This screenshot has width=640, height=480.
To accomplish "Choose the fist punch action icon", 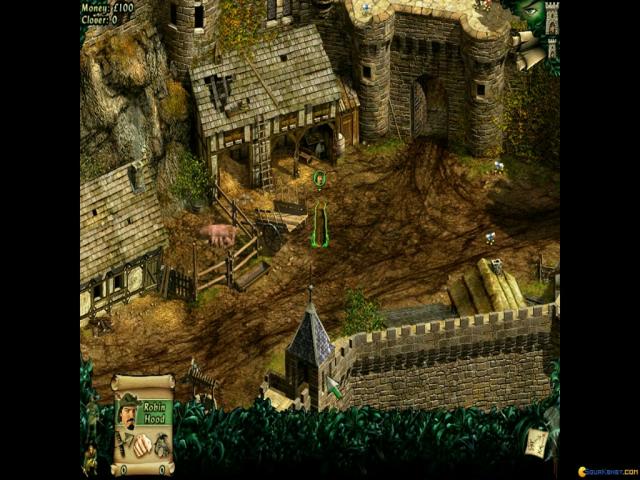I will click(143, 446).
